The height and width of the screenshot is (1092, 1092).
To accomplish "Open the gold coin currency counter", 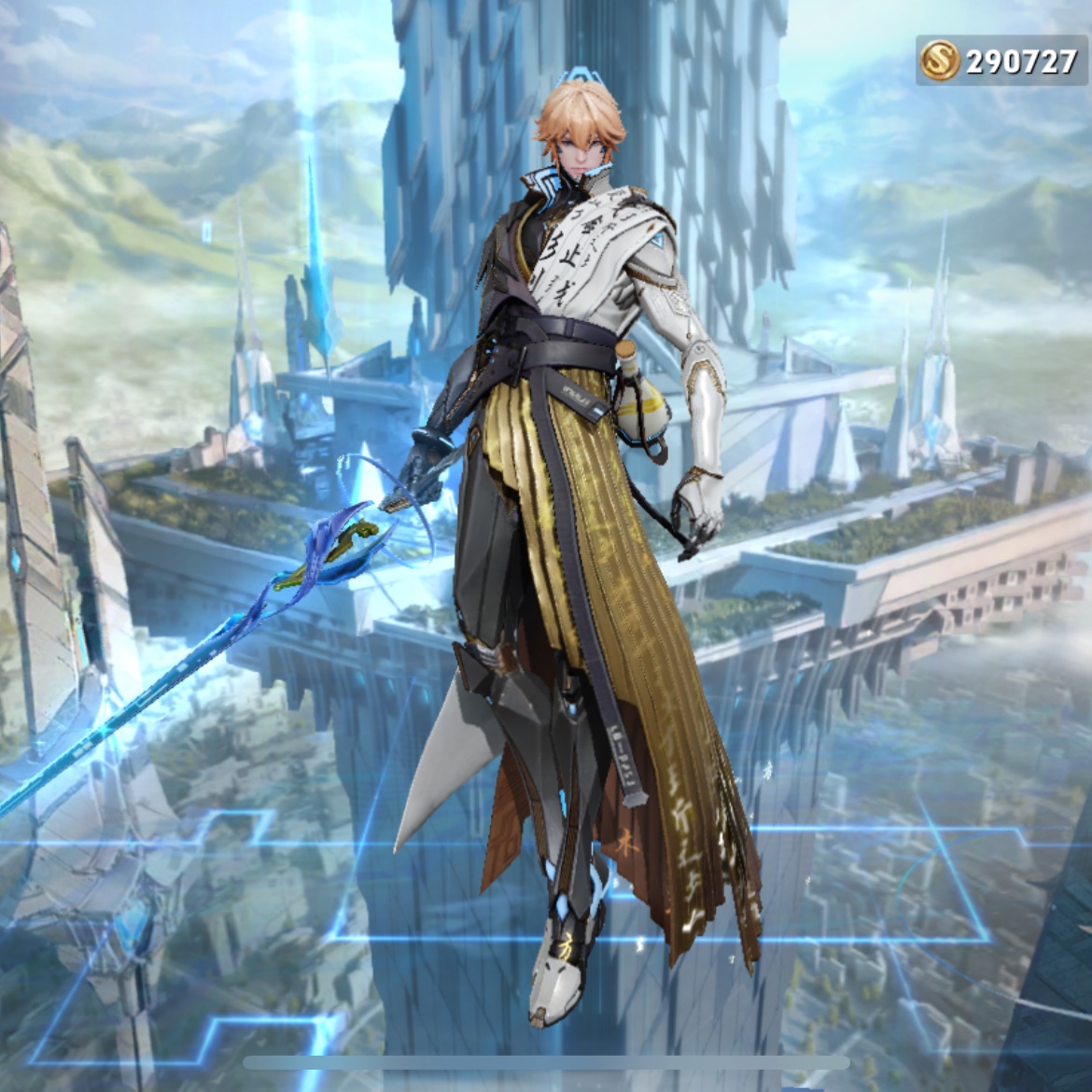I will 1000,62.
